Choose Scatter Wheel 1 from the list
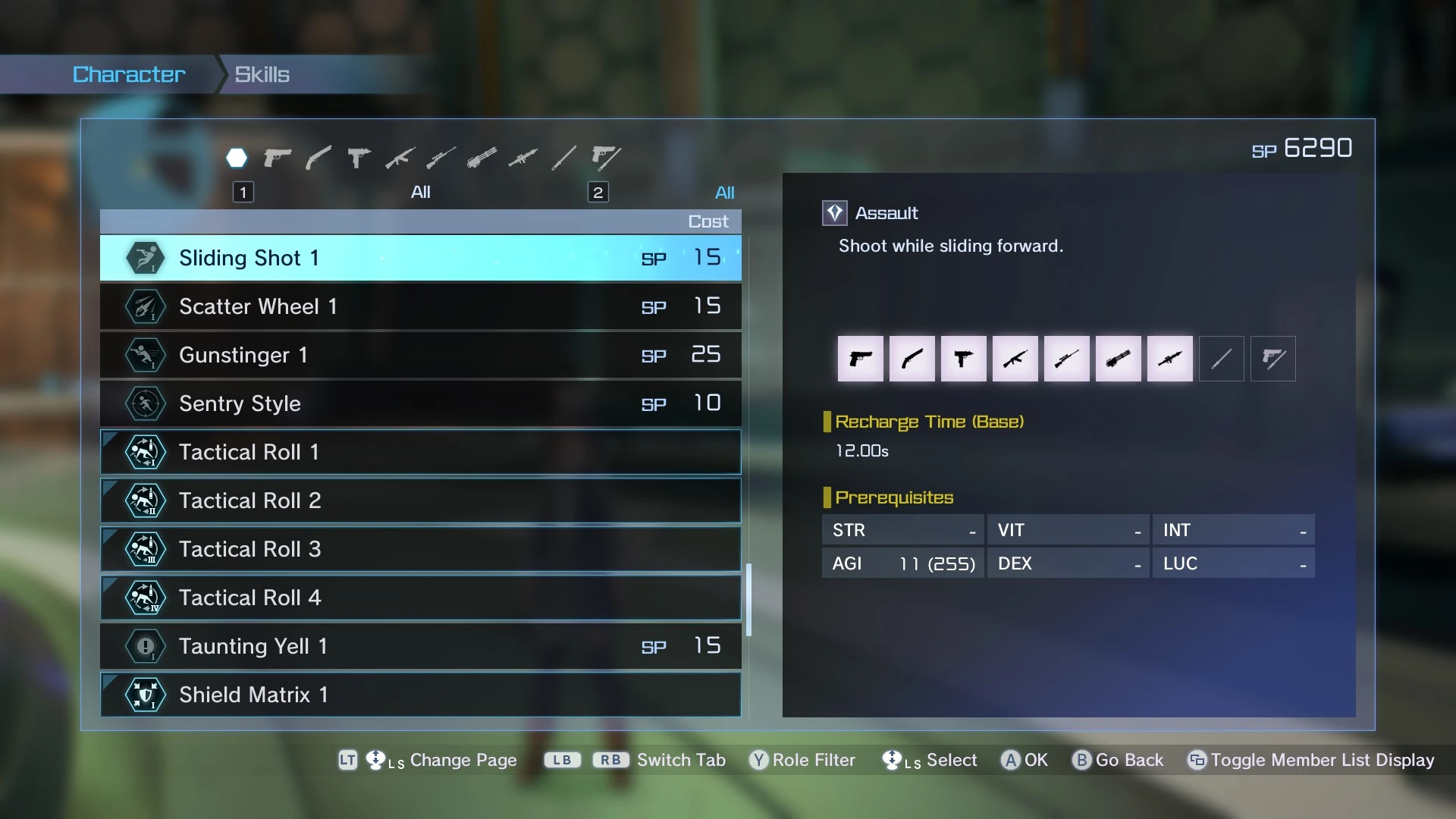The width and height of the screenshot is (1456, 819). point(420,306)
